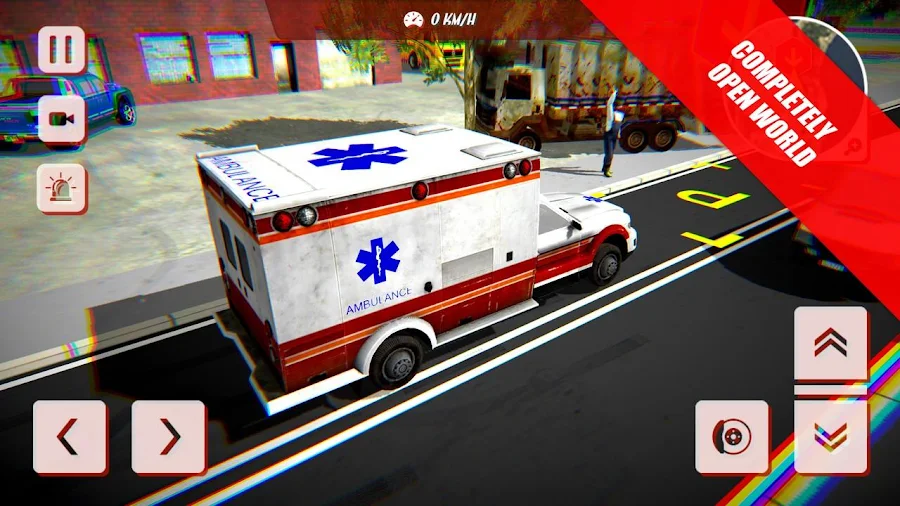
Task: Toggle the ambulance siren light button
Action: [61, 188]
